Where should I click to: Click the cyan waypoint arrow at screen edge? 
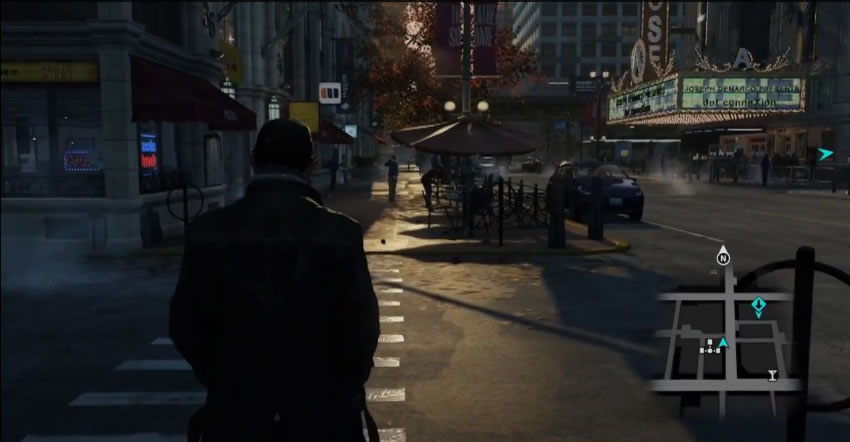[x=825, y=154]
